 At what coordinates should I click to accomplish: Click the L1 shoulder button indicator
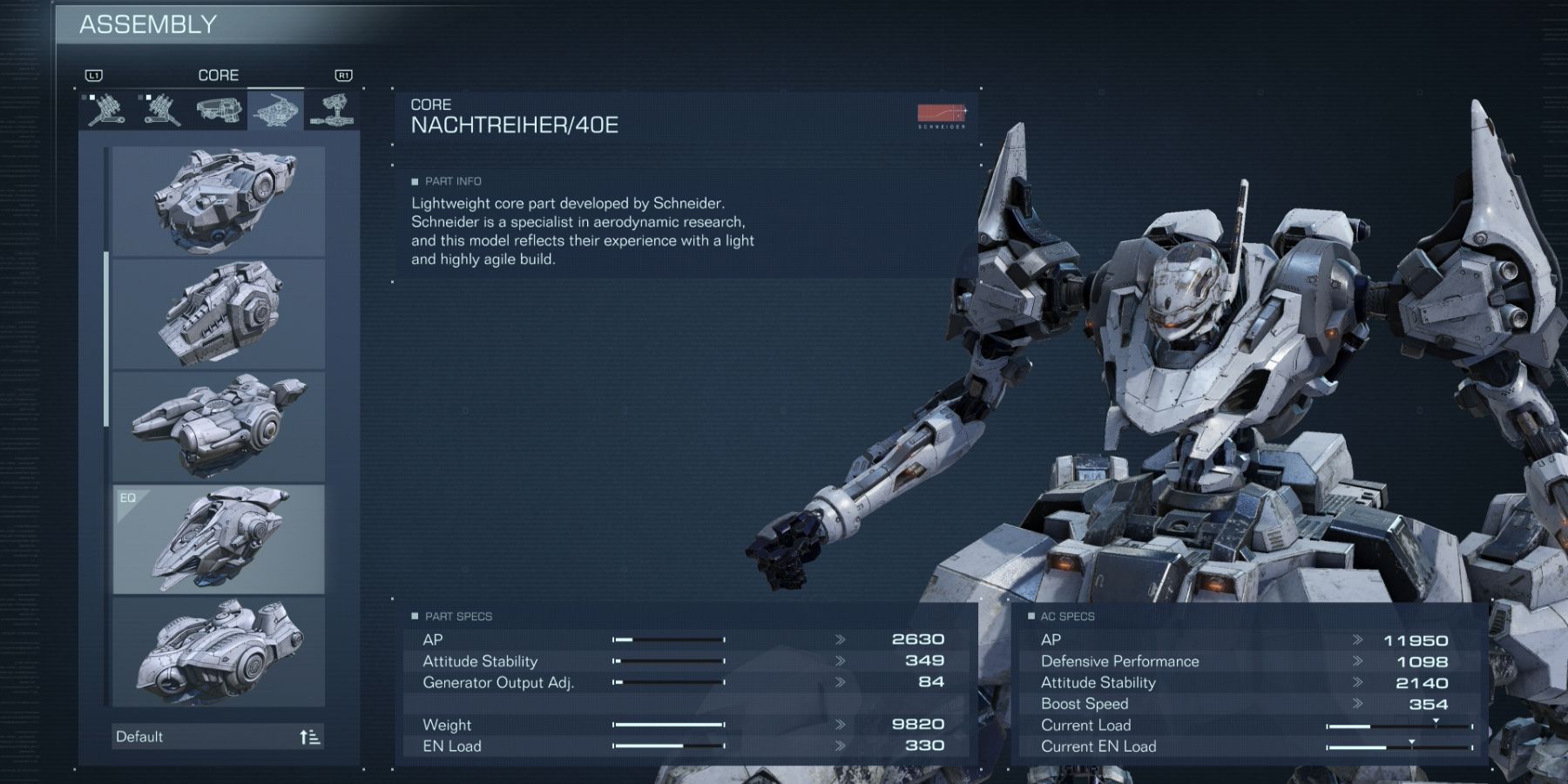coord(96,75)
